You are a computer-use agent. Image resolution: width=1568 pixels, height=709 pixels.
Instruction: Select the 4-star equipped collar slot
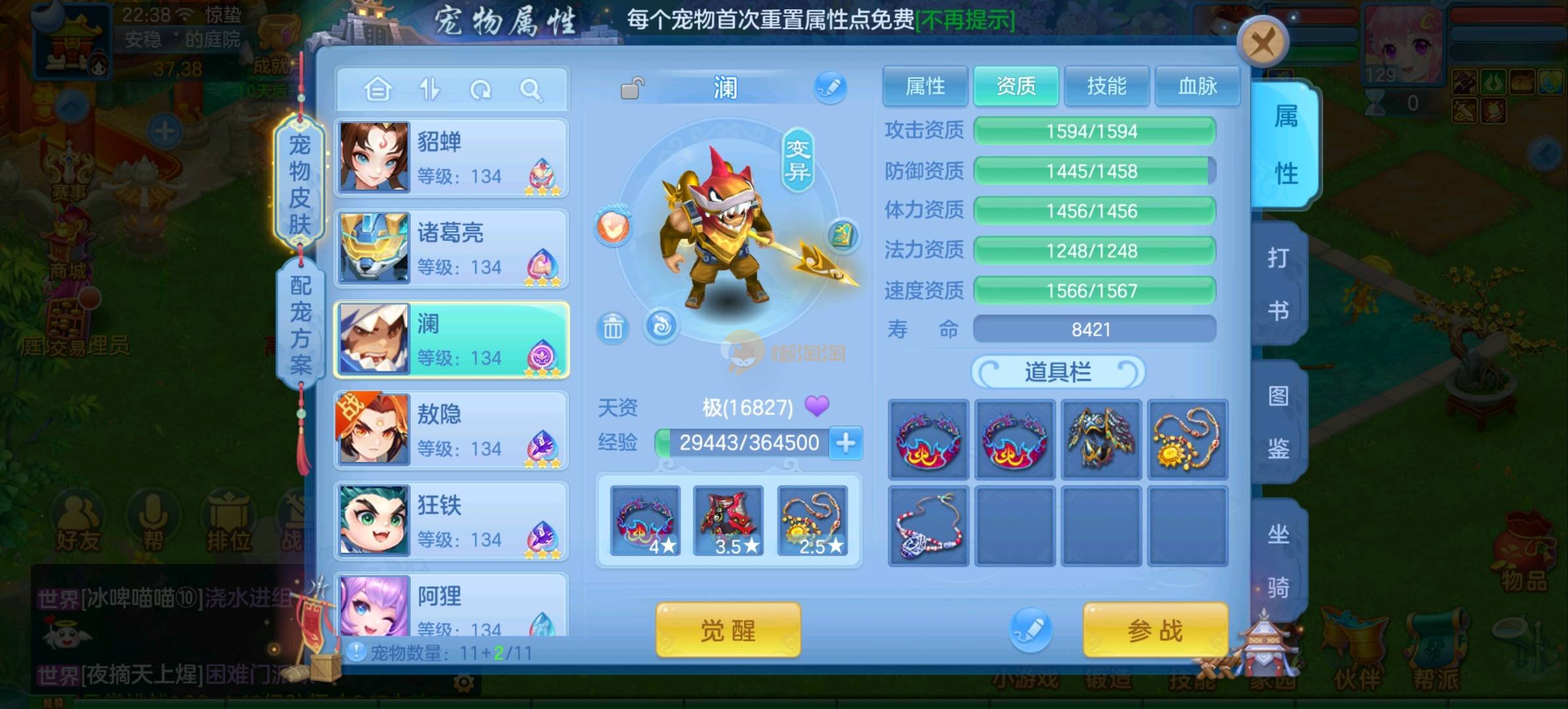(x=645, y=521)
